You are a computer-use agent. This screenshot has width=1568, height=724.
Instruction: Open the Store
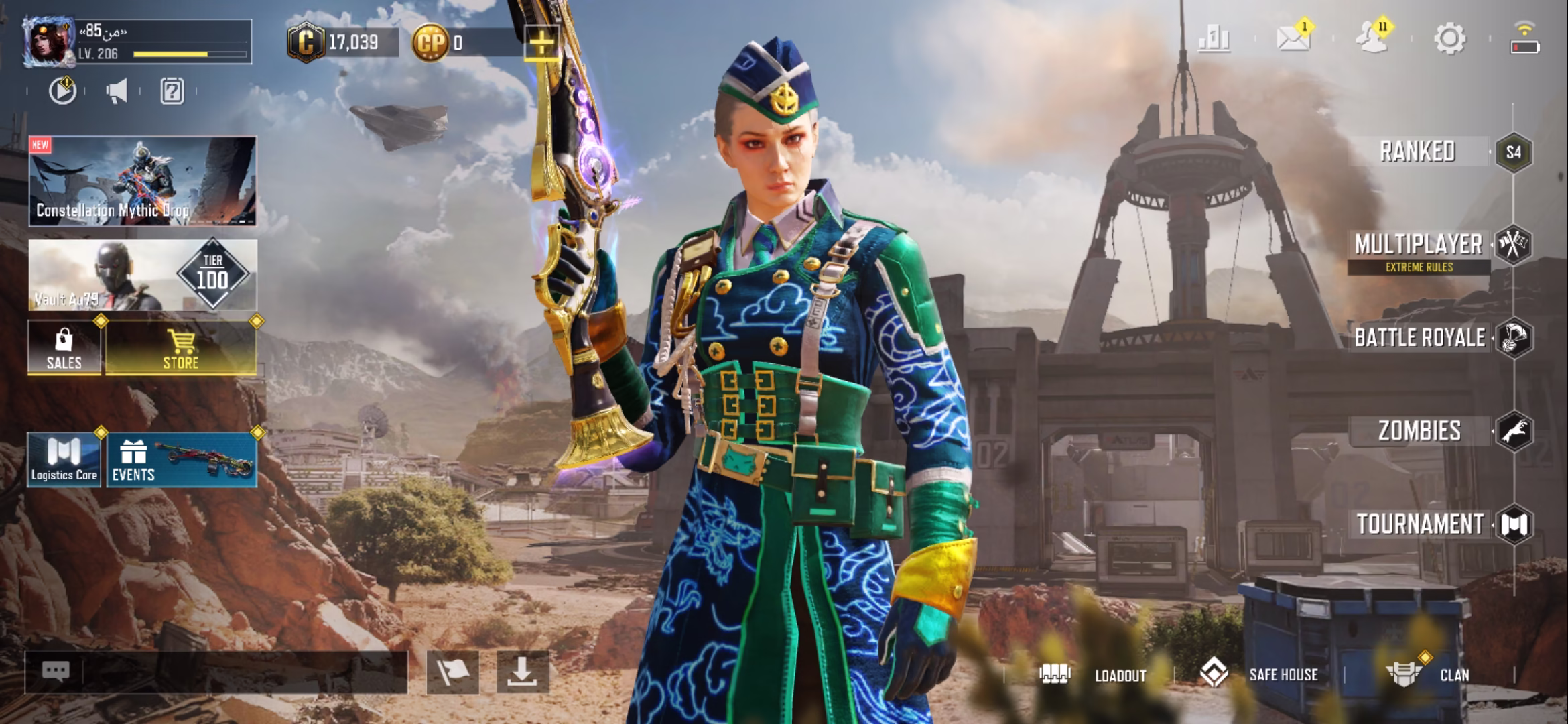pyautogui.click(x=181, y=348)
